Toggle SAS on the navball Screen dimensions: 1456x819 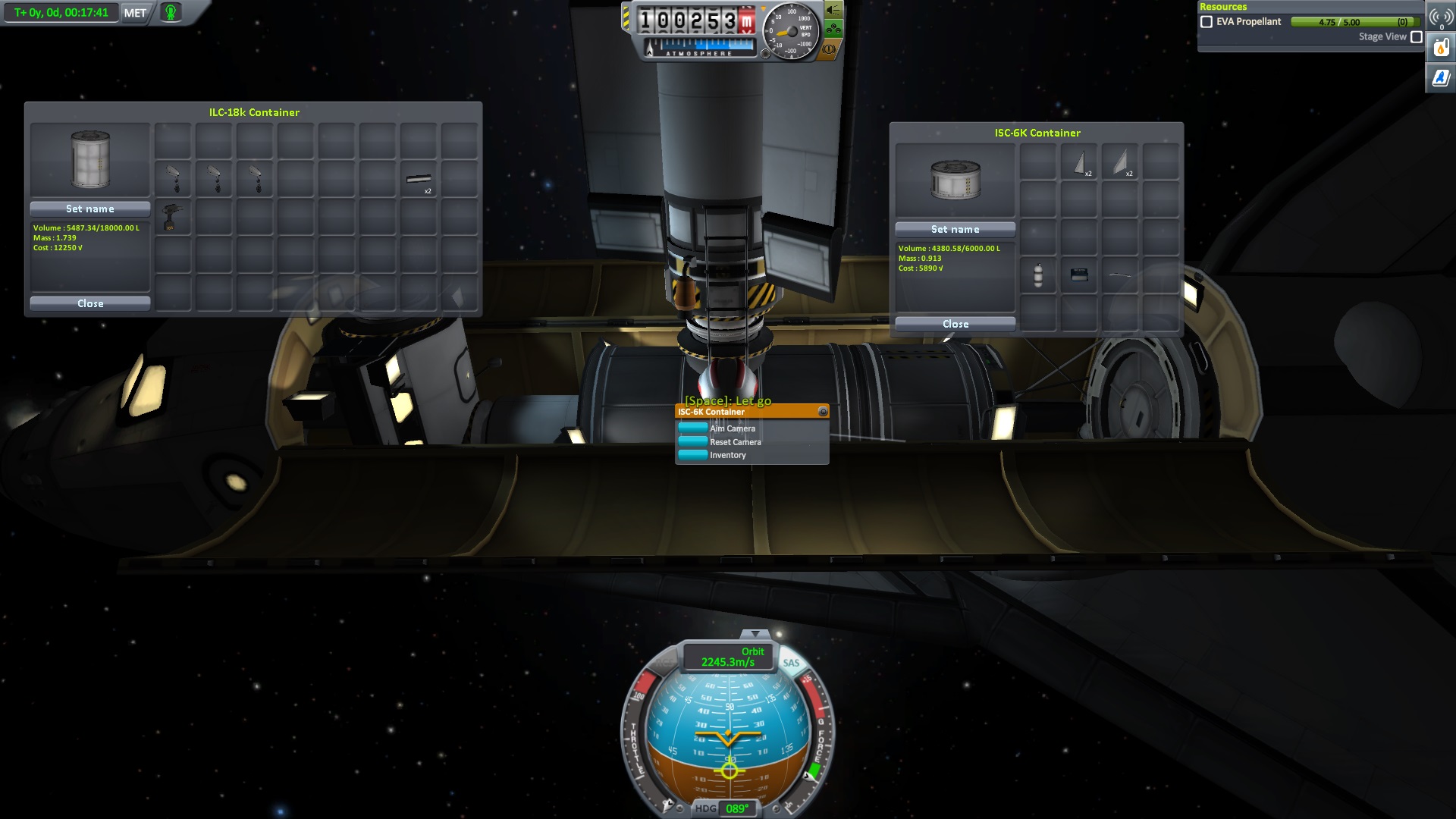coord(791,663)
